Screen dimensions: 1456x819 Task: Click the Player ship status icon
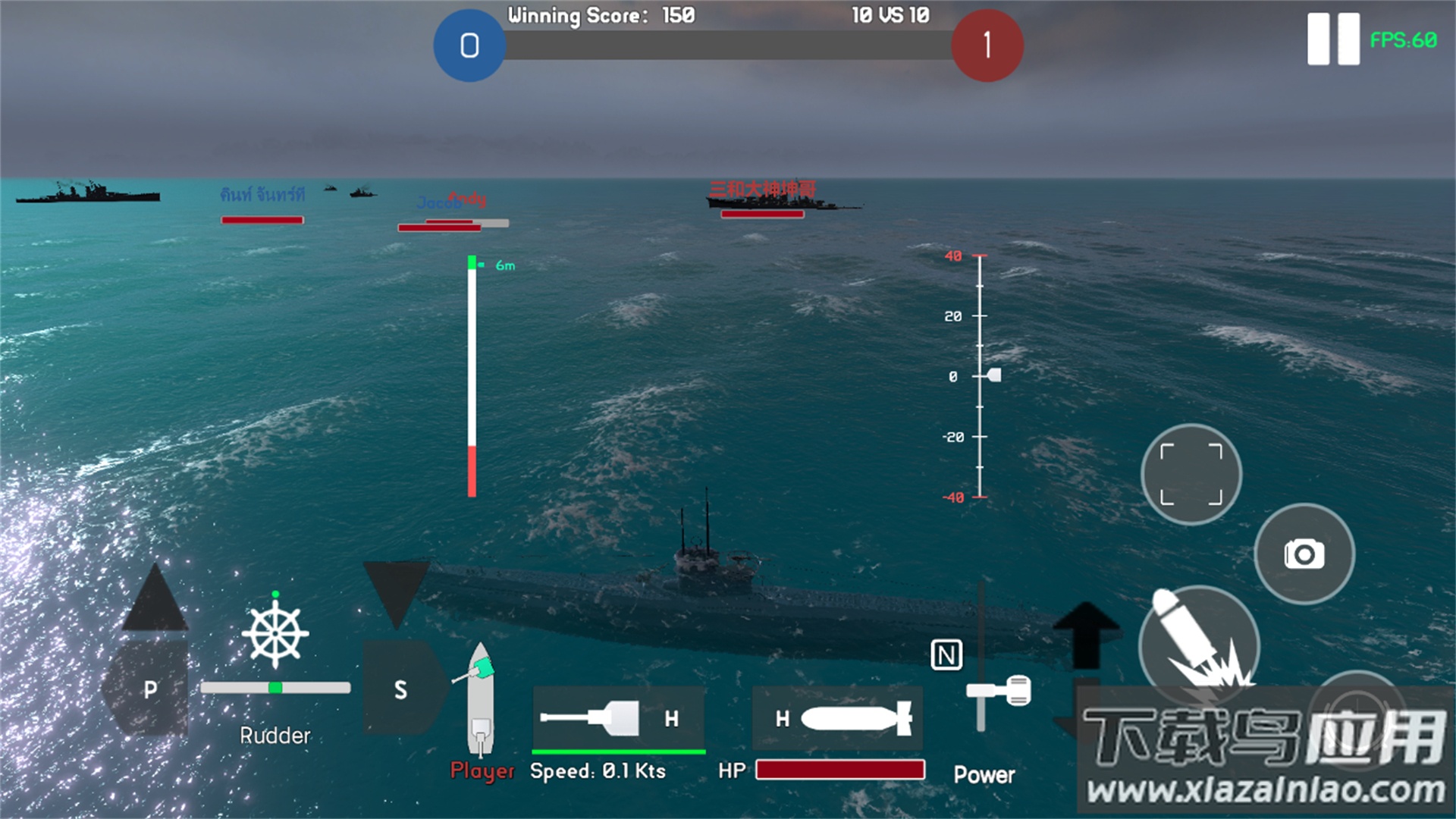tap(481, 699)
